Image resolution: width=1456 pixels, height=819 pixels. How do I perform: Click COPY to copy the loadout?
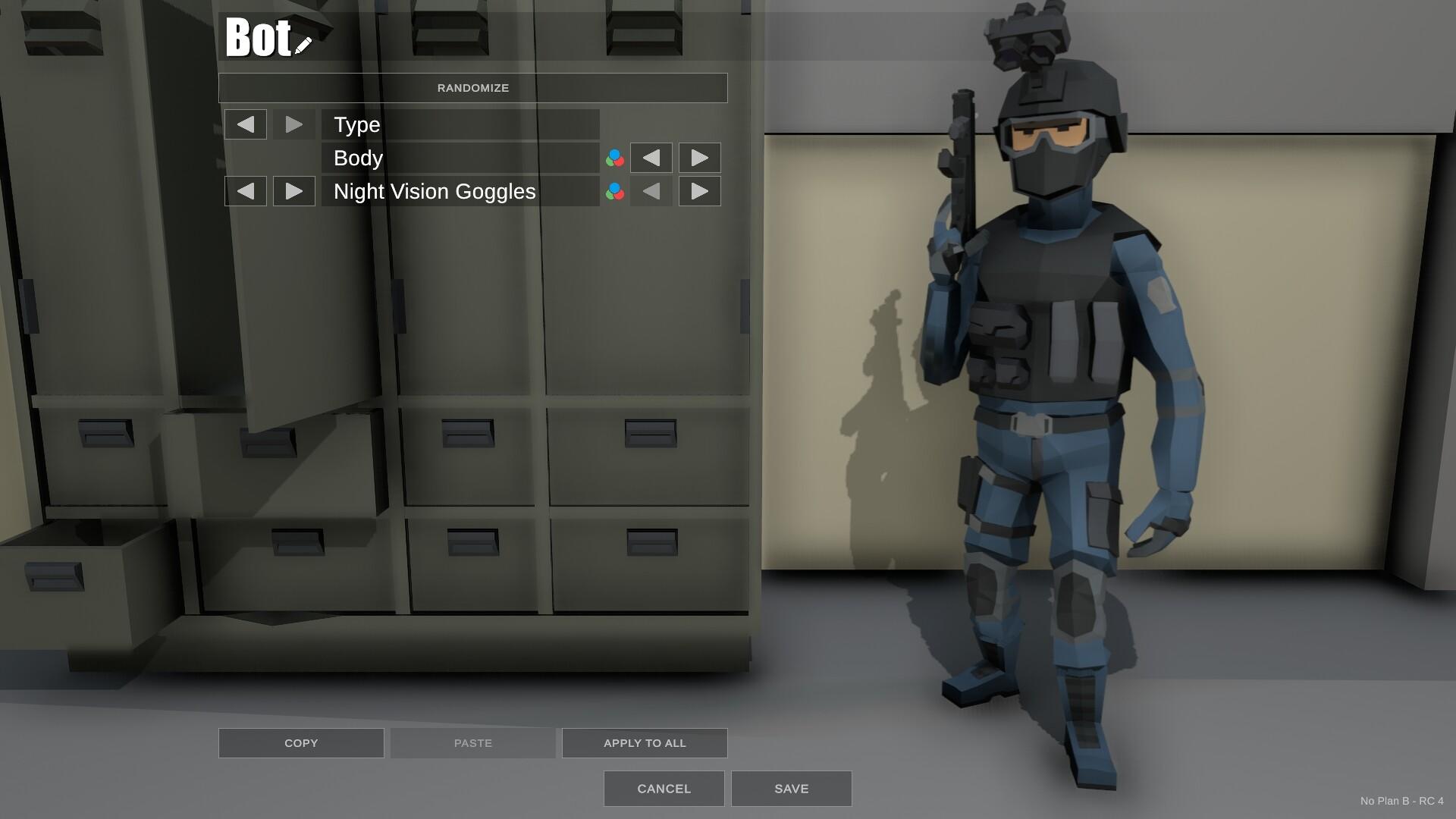tap(300, 742)
